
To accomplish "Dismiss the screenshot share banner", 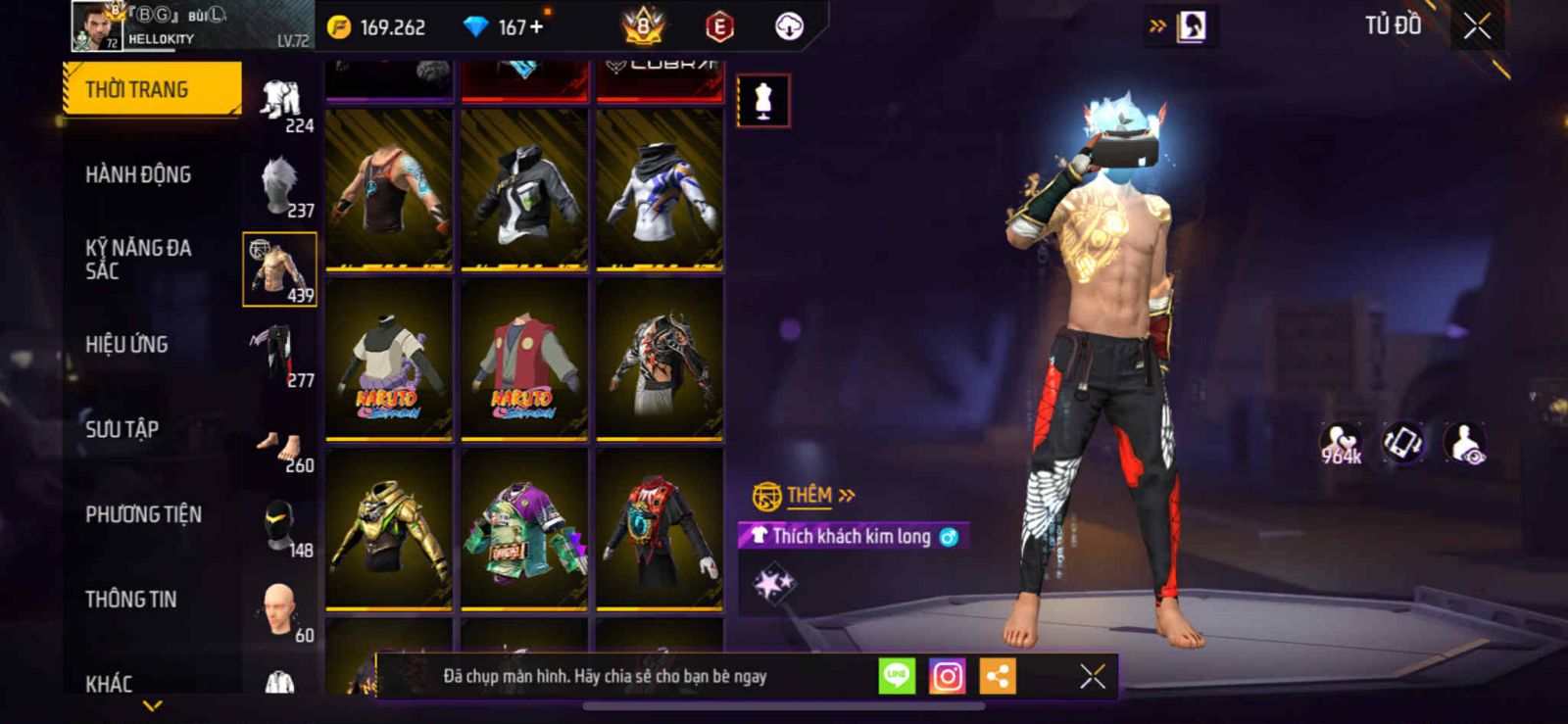I will 1093,676.
